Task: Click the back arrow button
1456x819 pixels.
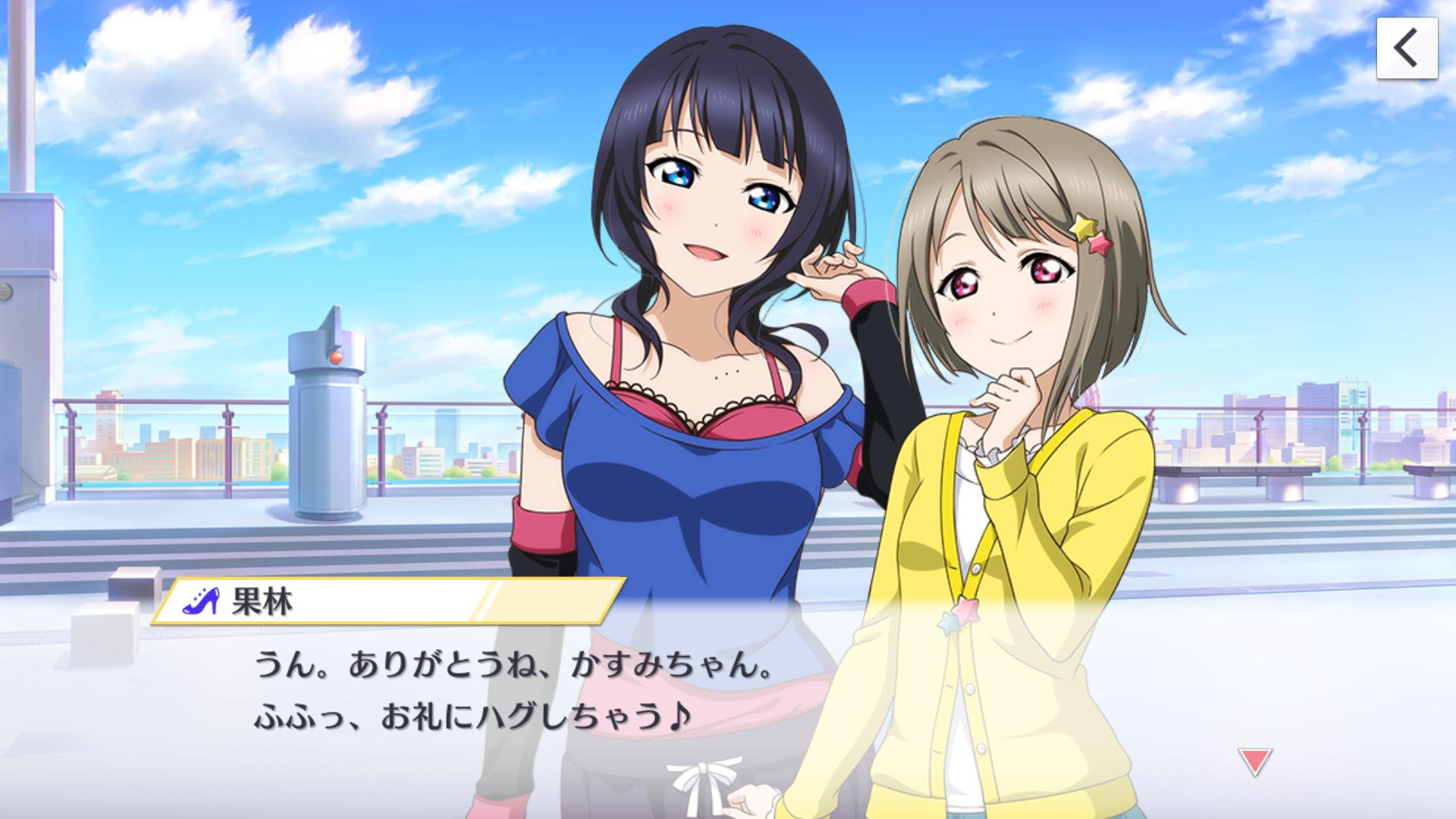Action: [x=1407, y=48]
